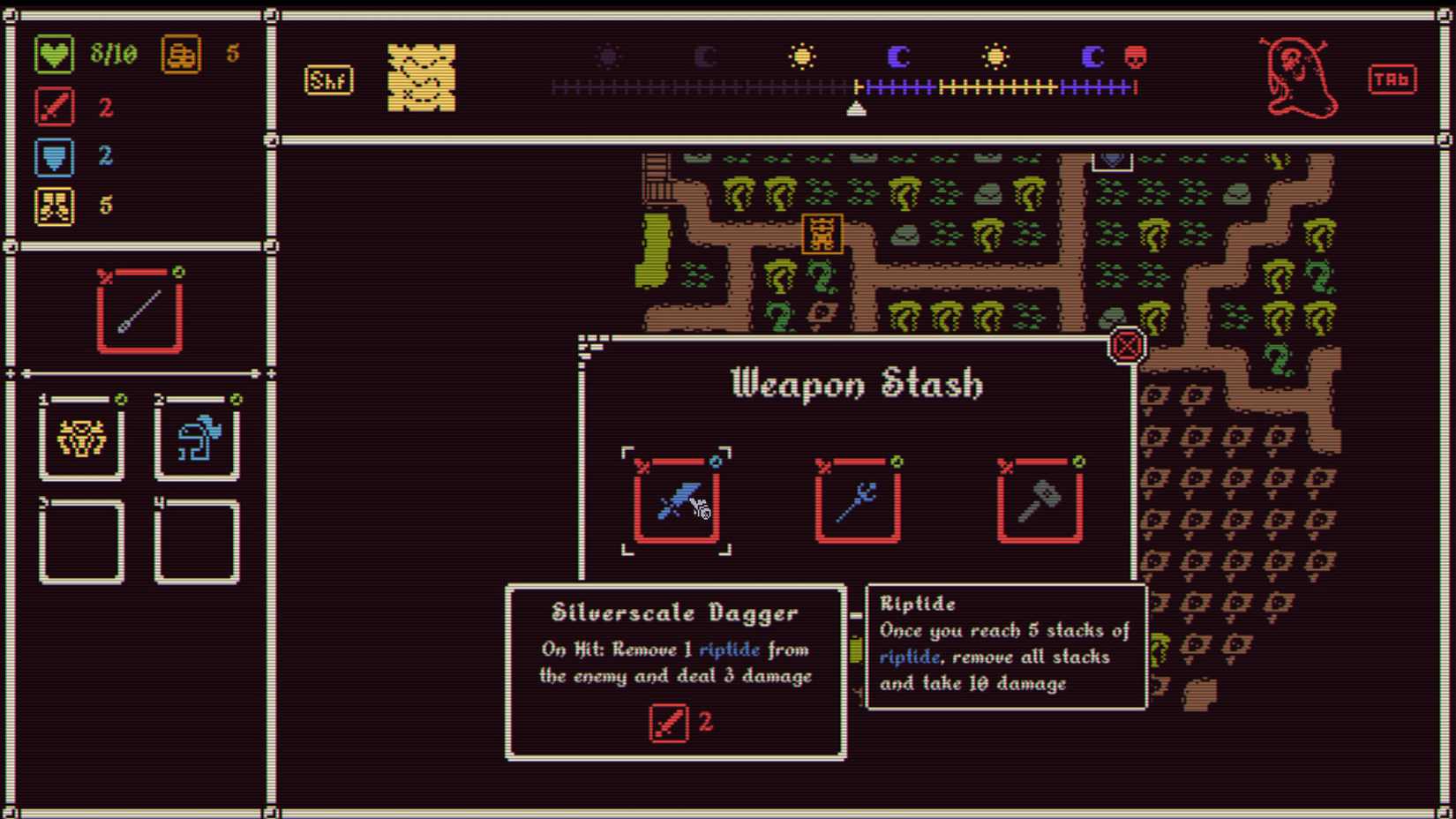Click the green heart health icon
Screen dimensions: 1456x819
[53, 54]
